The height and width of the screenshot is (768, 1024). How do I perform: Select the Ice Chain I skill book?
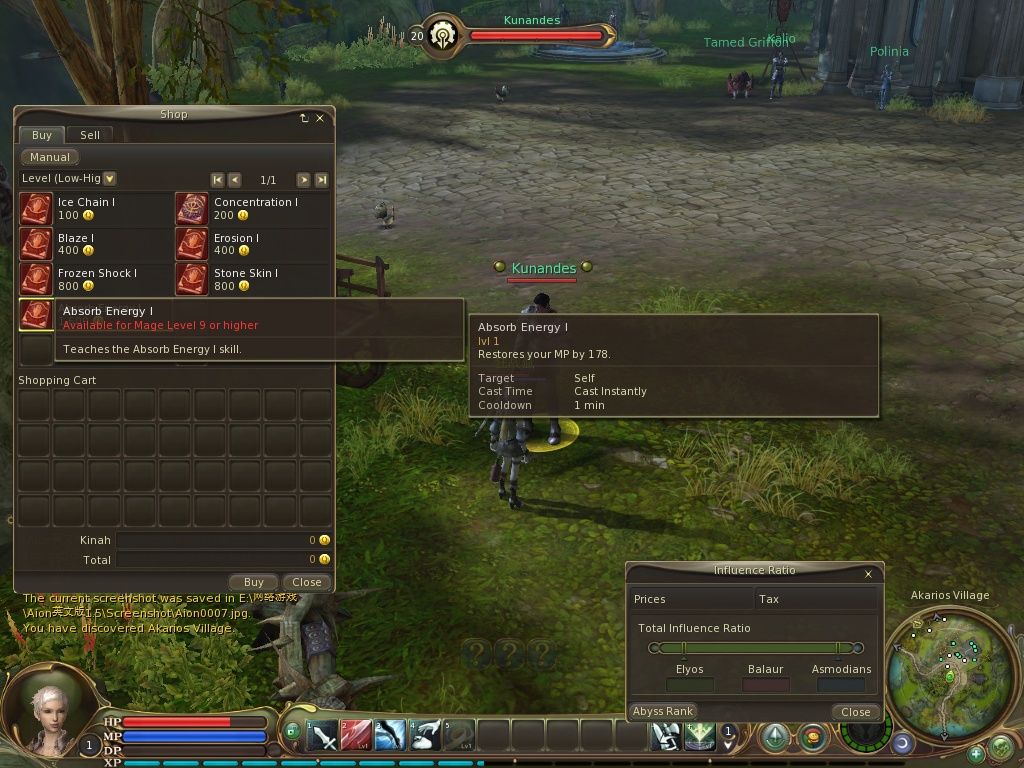(x=36, y=209)
